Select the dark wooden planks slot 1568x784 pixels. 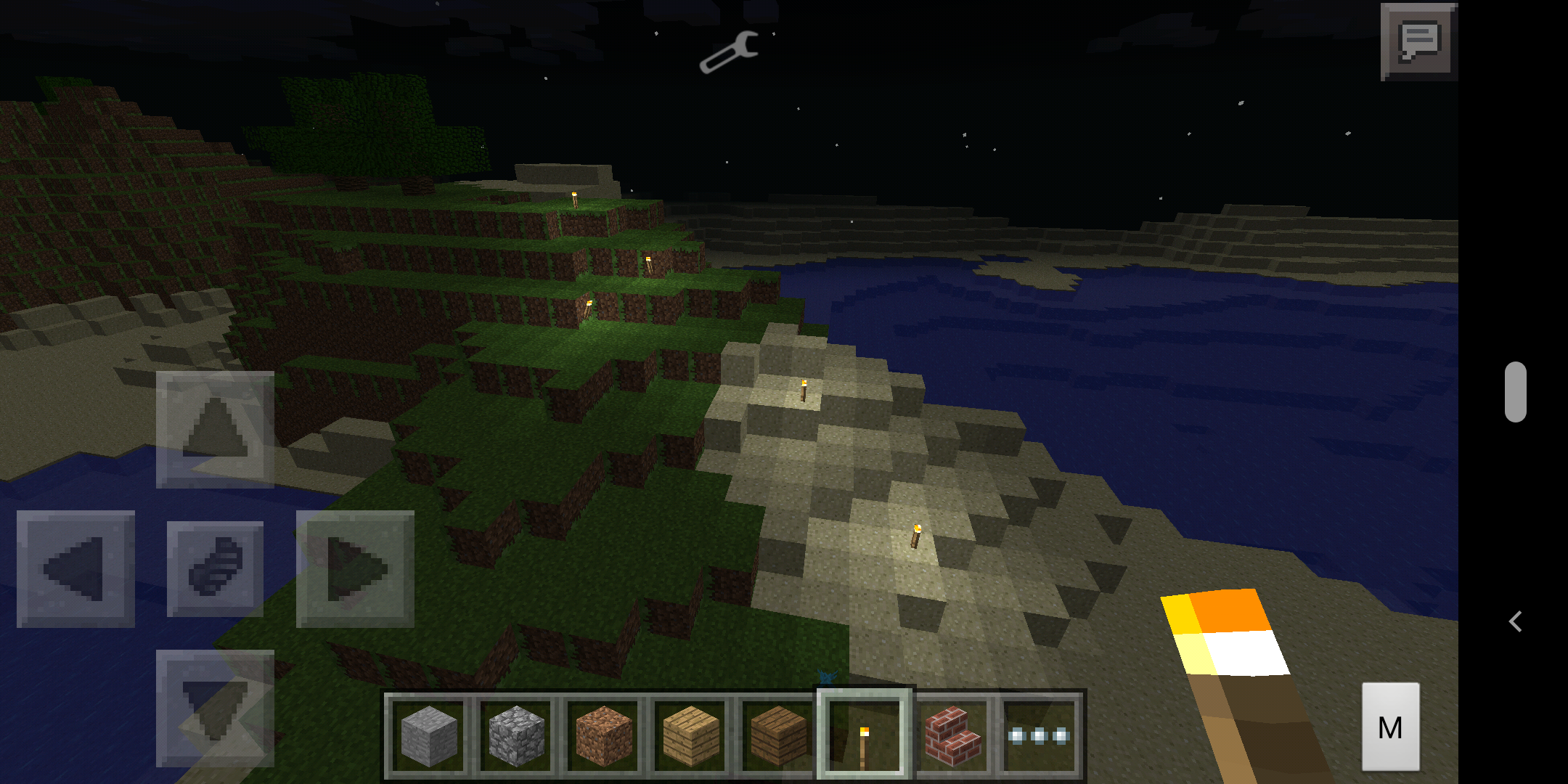tap(777, 735)
